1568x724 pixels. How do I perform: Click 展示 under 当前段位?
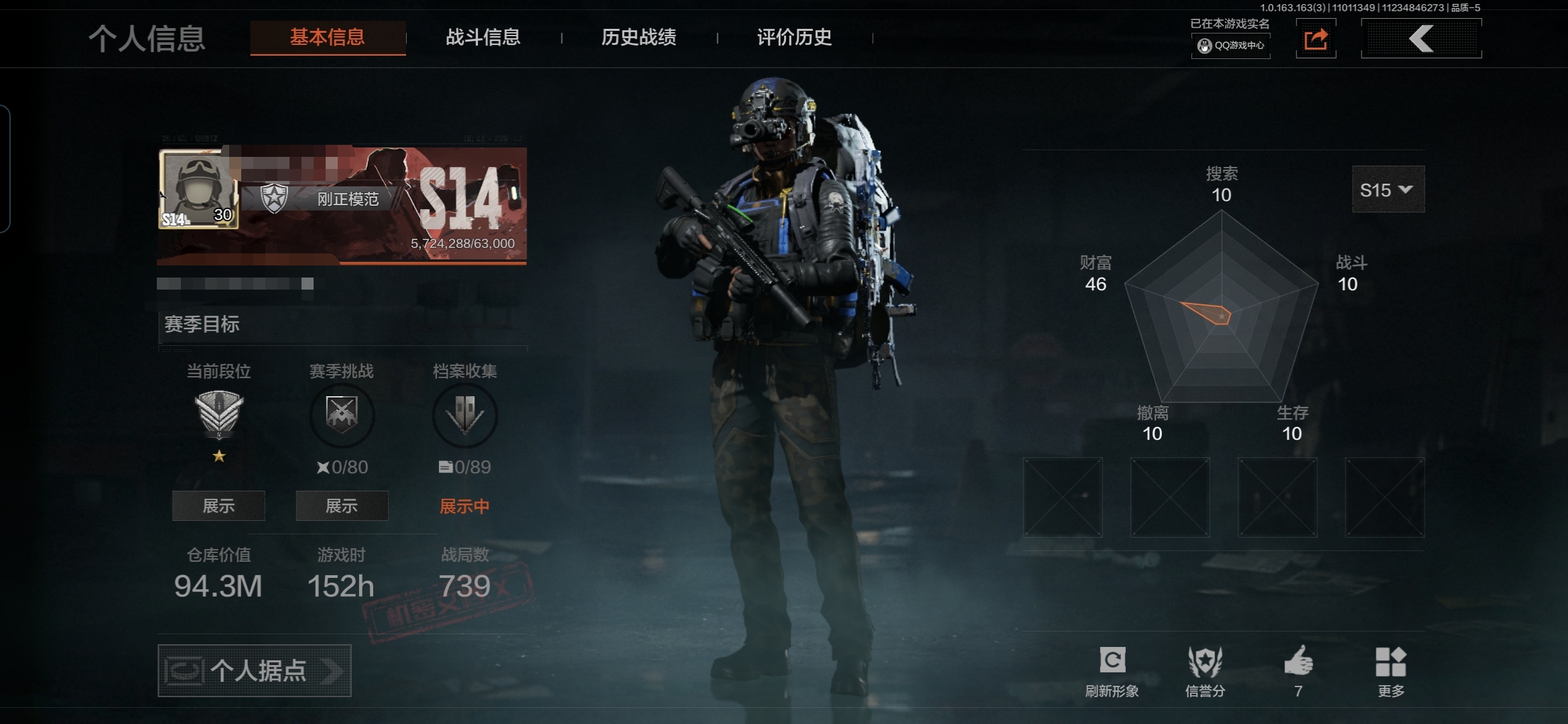pos(218,505)
